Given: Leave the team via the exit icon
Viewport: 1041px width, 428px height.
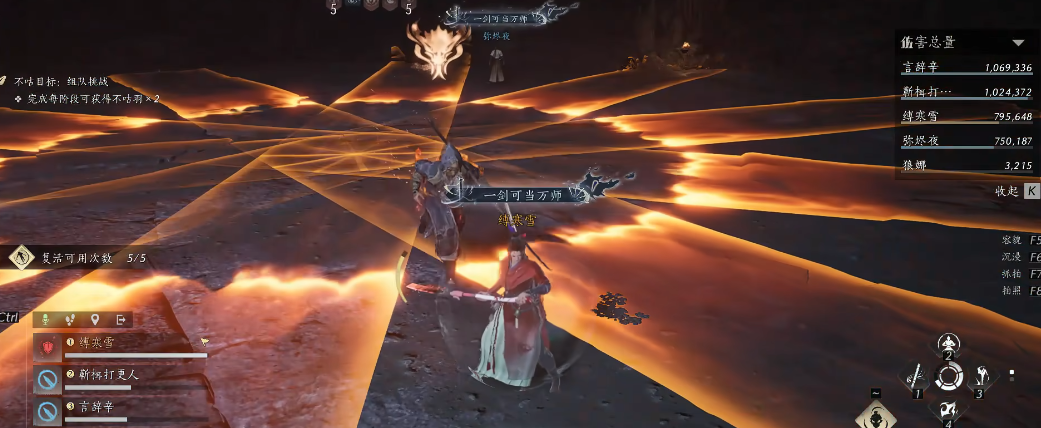Looking at the screenshot, I should point(120,320).
